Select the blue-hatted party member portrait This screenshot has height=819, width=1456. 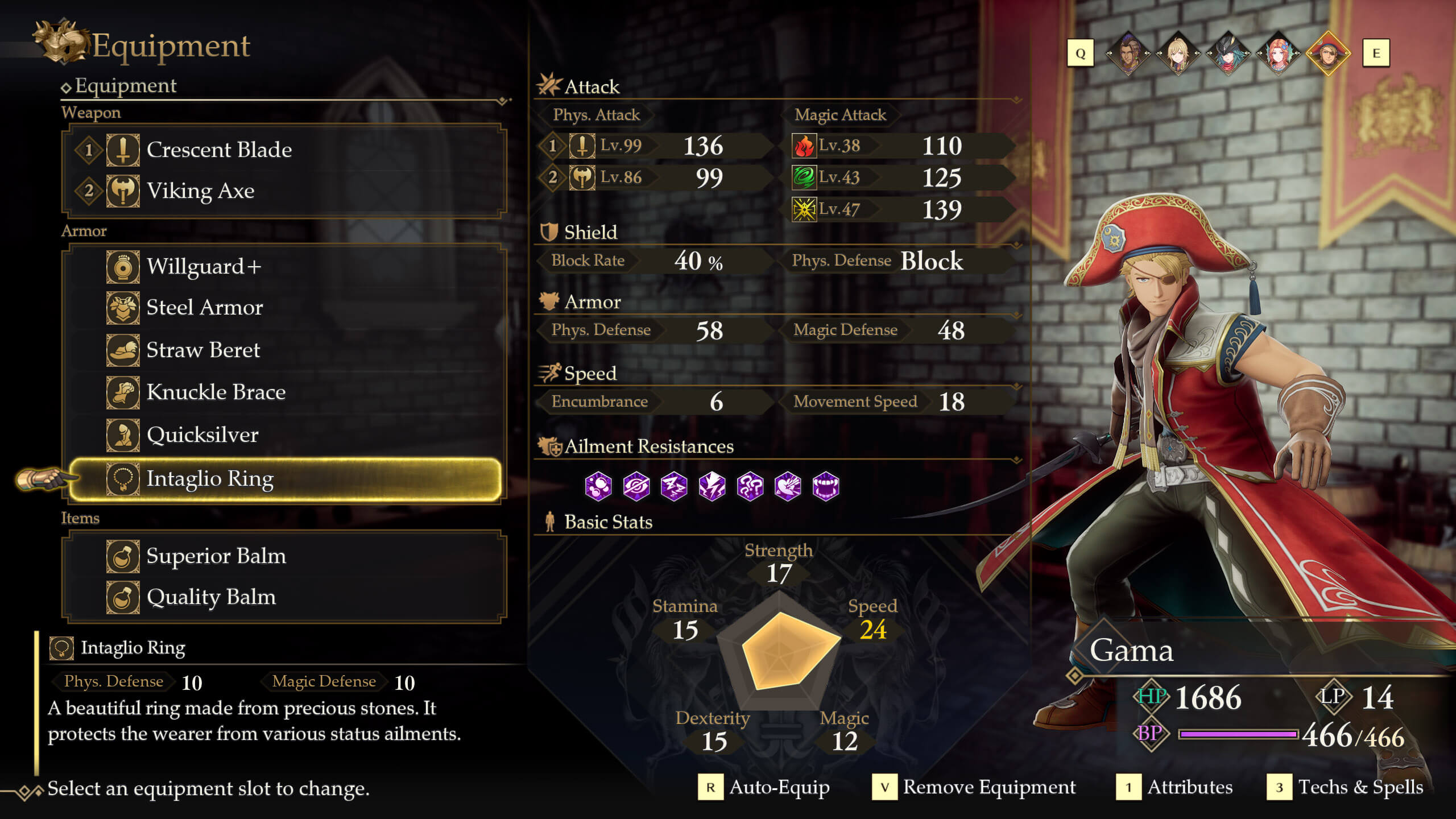pyautogui.click(x=1228, y=53)
